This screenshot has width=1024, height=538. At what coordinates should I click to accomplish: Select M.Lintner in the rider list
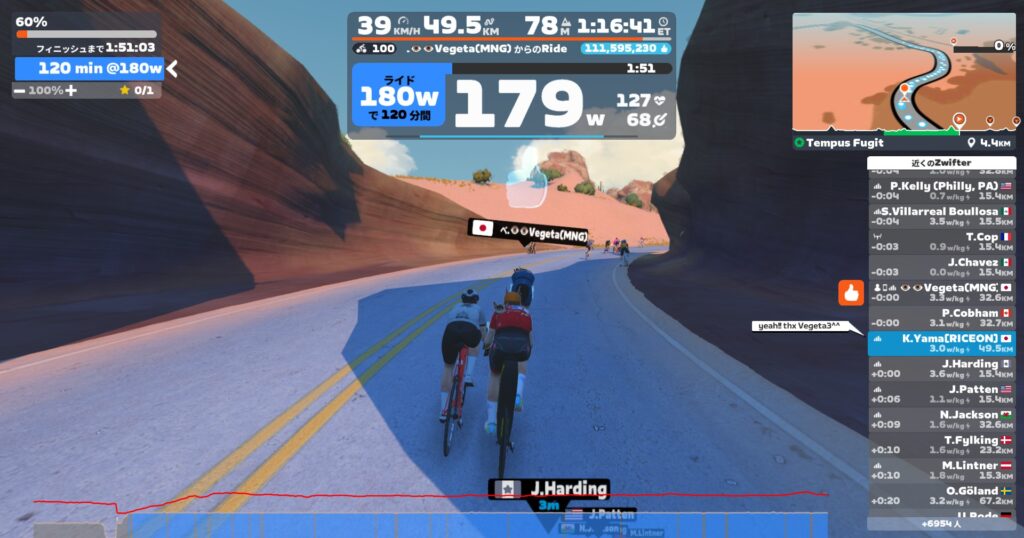941,470
